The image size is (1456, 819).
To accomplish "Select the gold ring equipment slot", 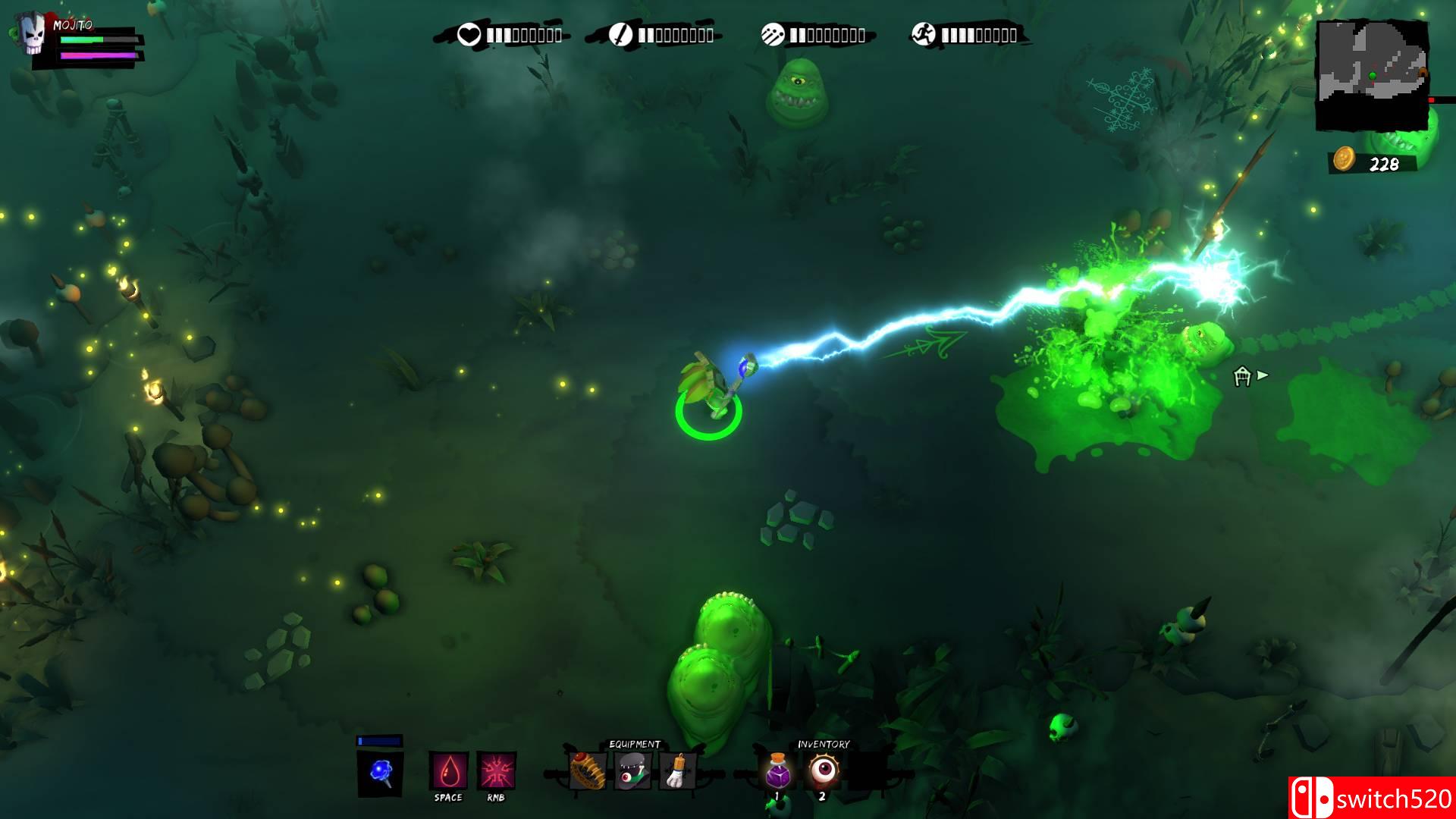I will [588, 770].
